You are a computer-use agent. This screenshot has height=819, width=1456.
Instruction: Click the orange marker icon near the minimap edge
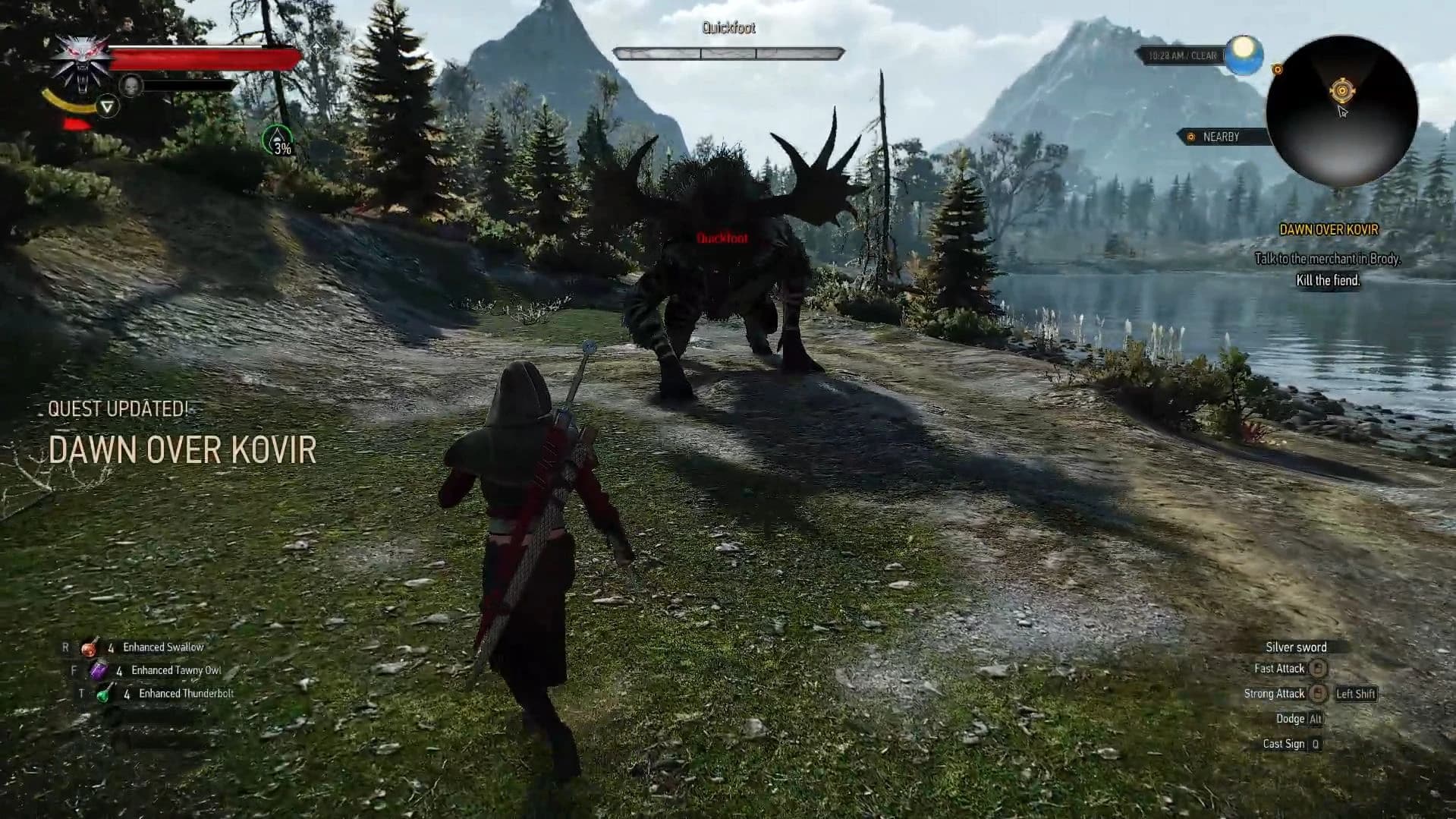tap(1278, 70)
